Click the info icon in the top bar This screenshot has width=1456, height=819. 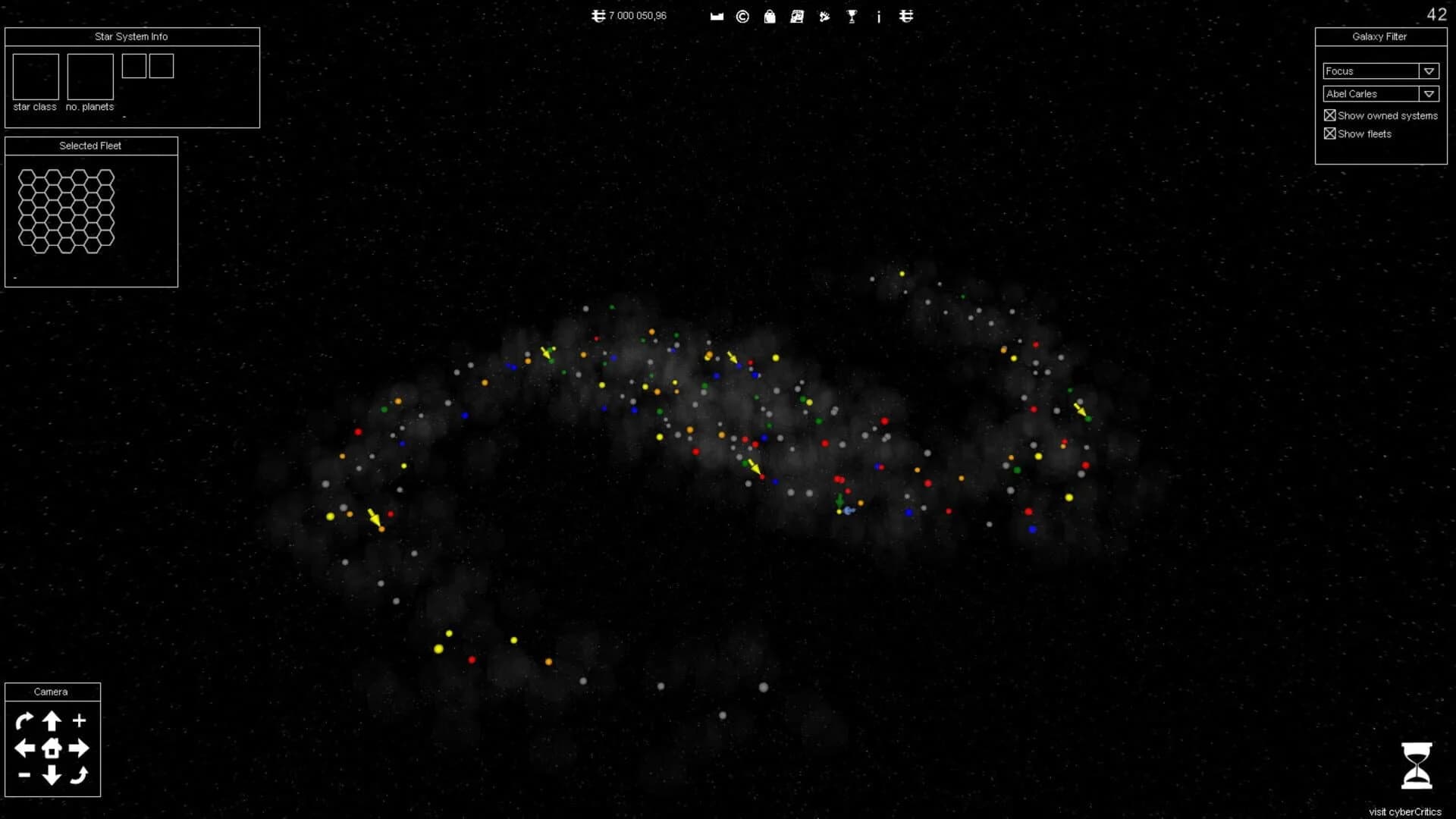879,16
